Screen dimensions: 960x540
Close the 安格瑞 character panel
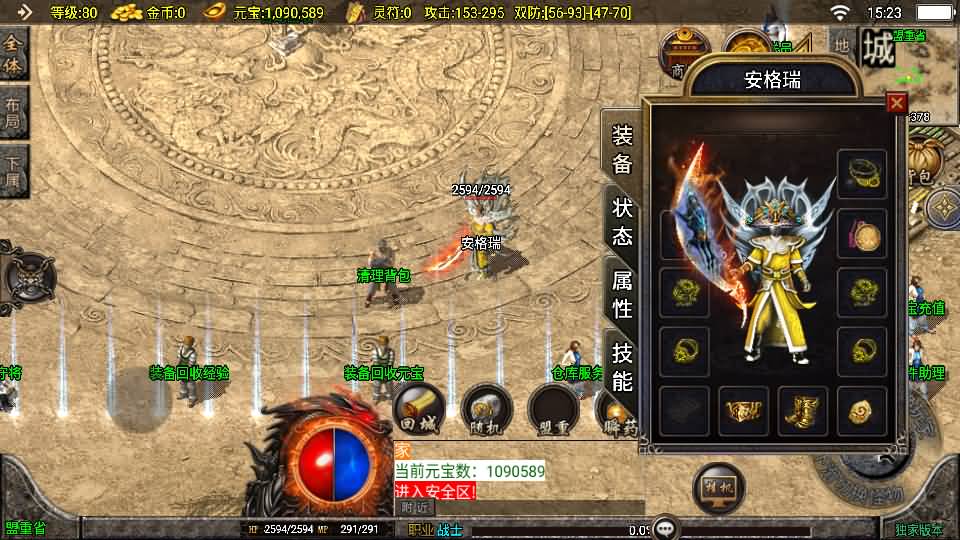click(x=896, y=103)
